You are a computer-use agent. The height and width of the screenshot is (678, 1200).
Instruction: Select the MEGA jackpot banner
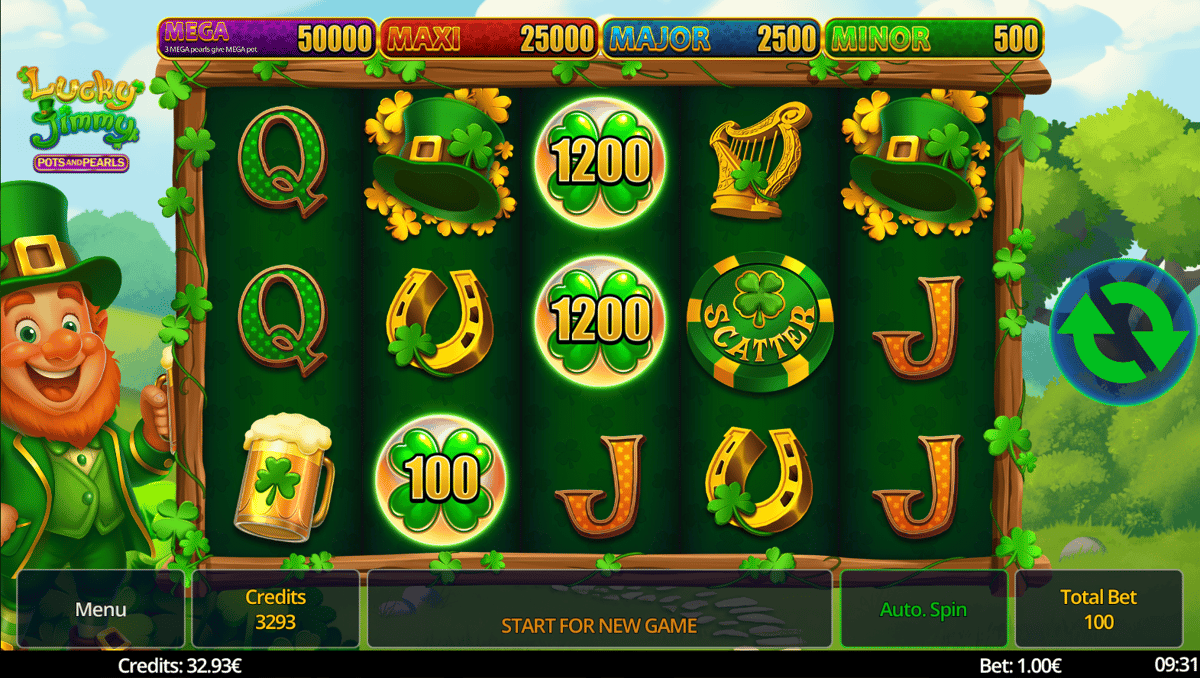pyautogui.click(x=267, y=39)
